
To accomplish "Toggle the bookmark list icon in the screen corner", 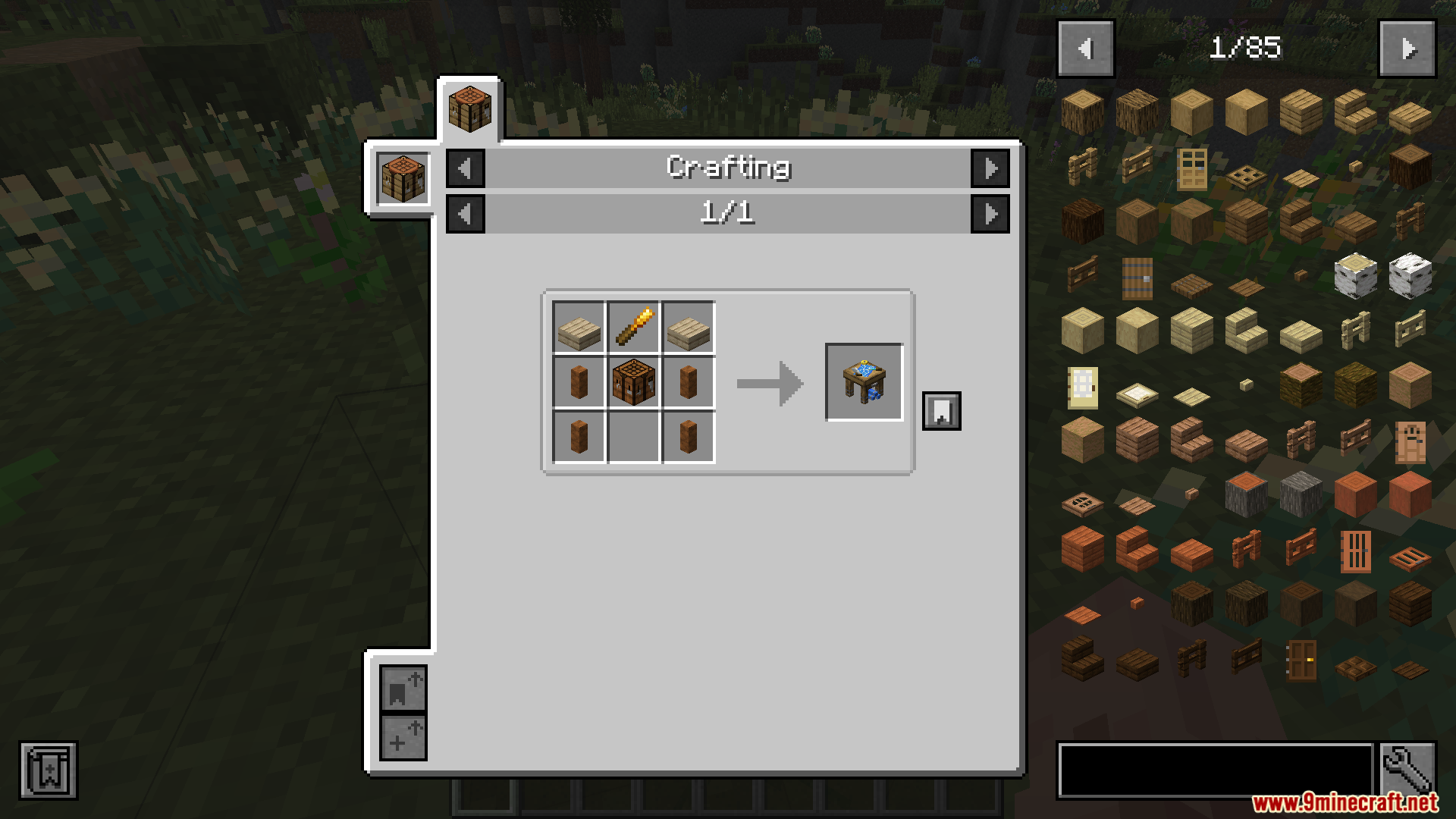I will click(x=49, y=770).
